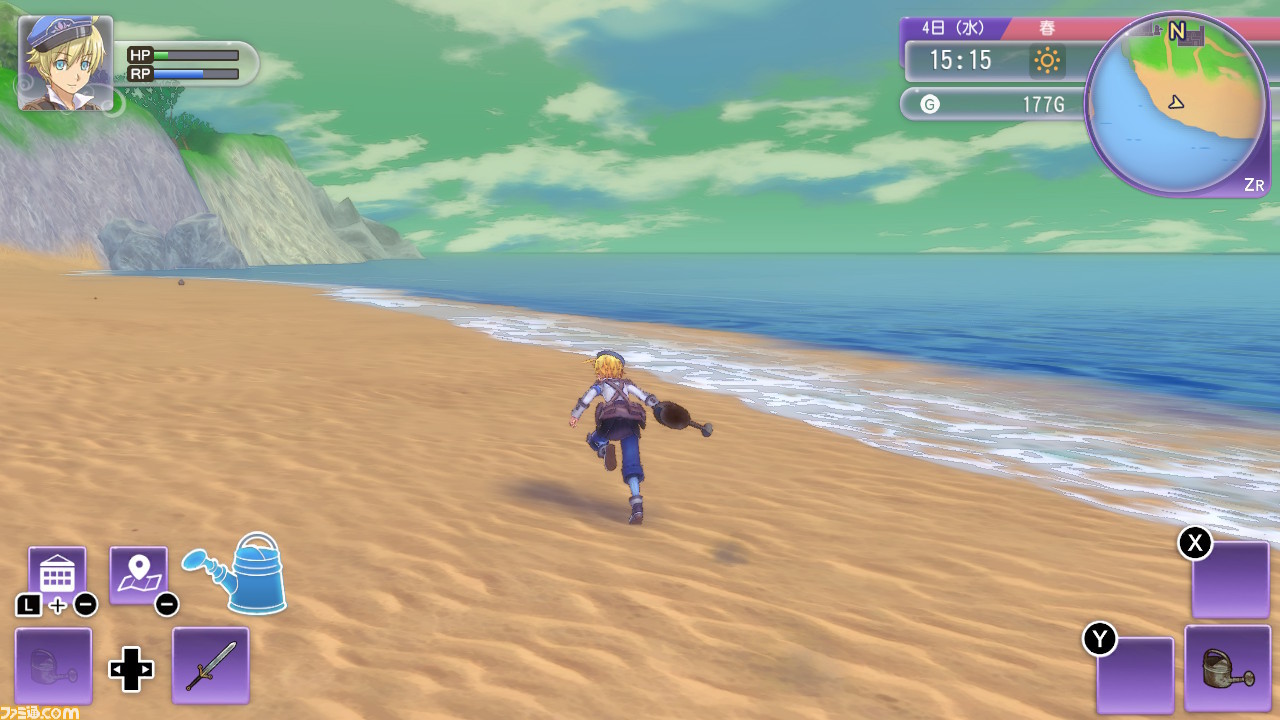Open the calendar icon shortcut

(x=57, y=574)
